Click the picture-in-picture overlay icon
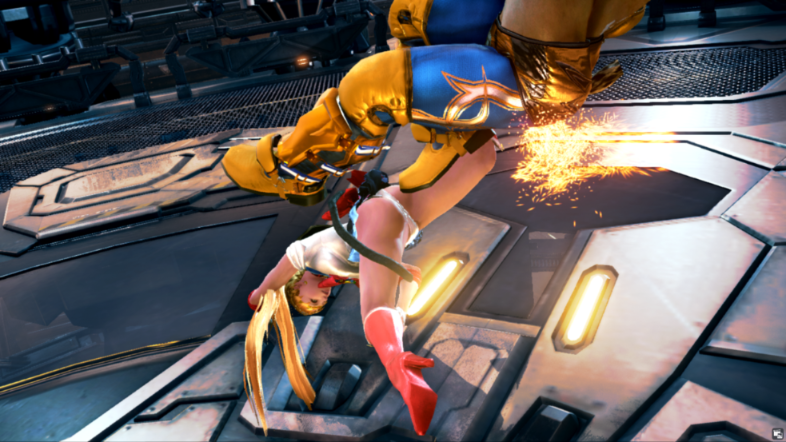Image resolution: width=786 pixels, height=442 pixels. [x=776, y=432]
